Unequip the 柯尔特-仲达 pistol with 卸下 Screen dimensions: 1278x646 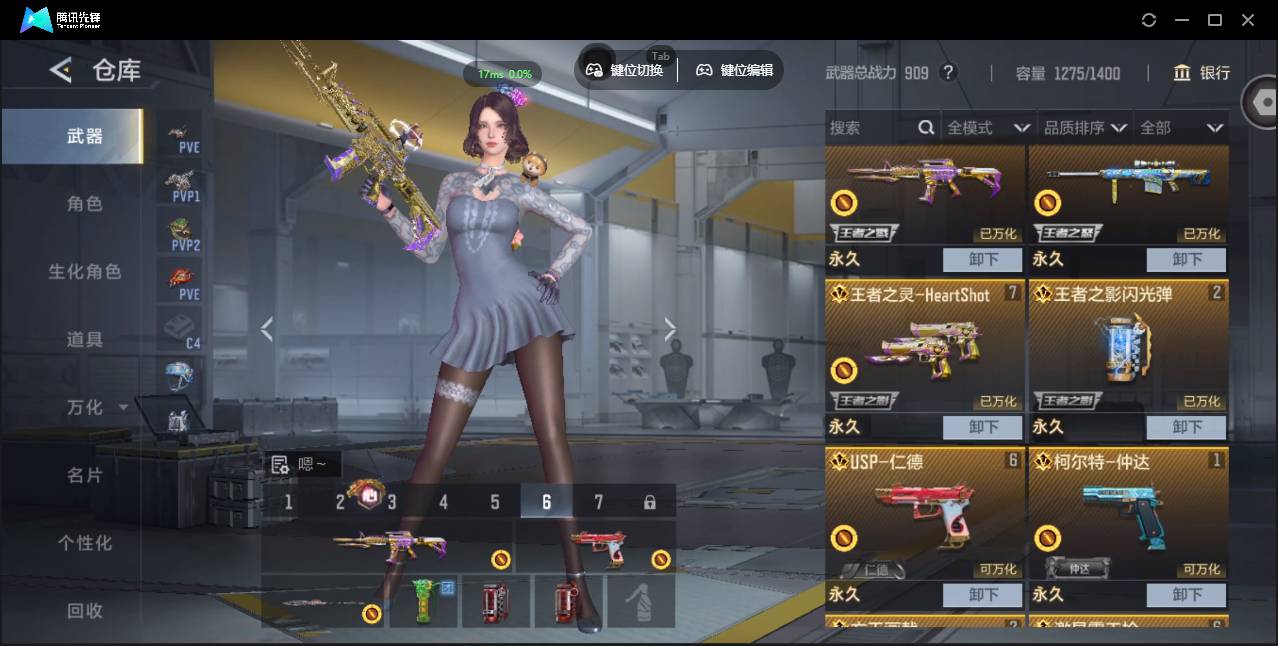point(1186,595)
